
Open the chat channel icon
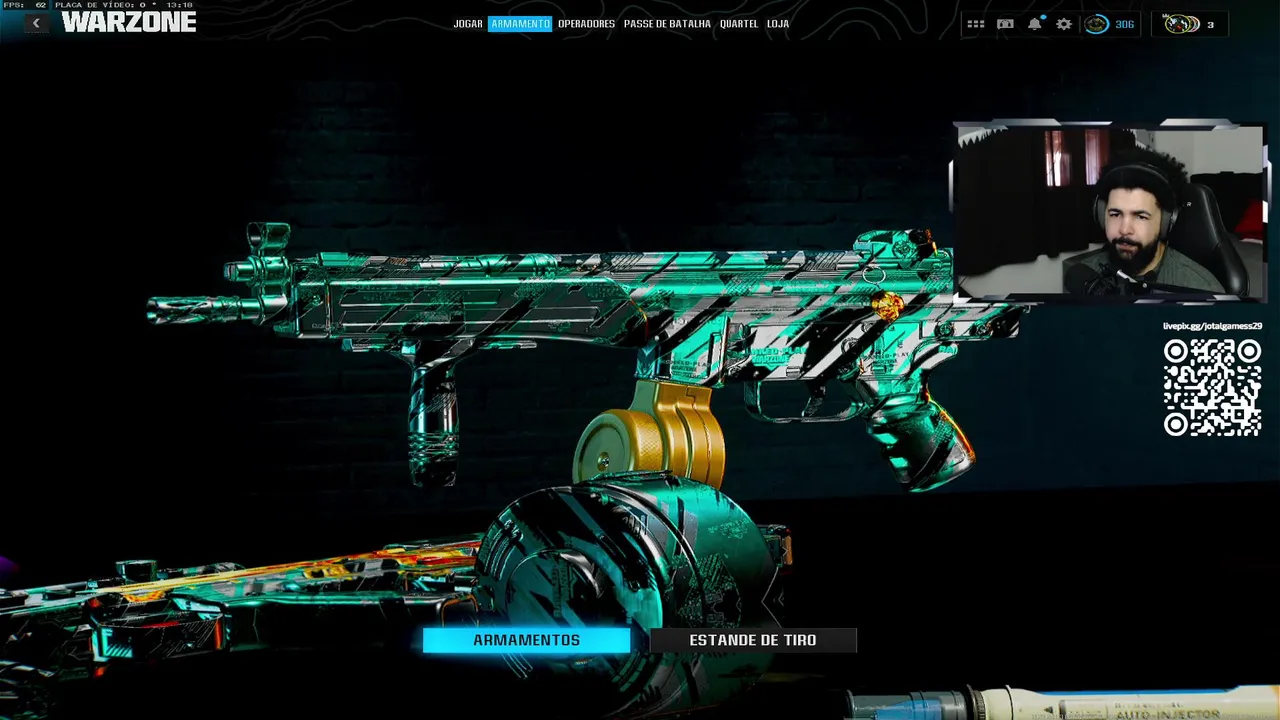1005,24
